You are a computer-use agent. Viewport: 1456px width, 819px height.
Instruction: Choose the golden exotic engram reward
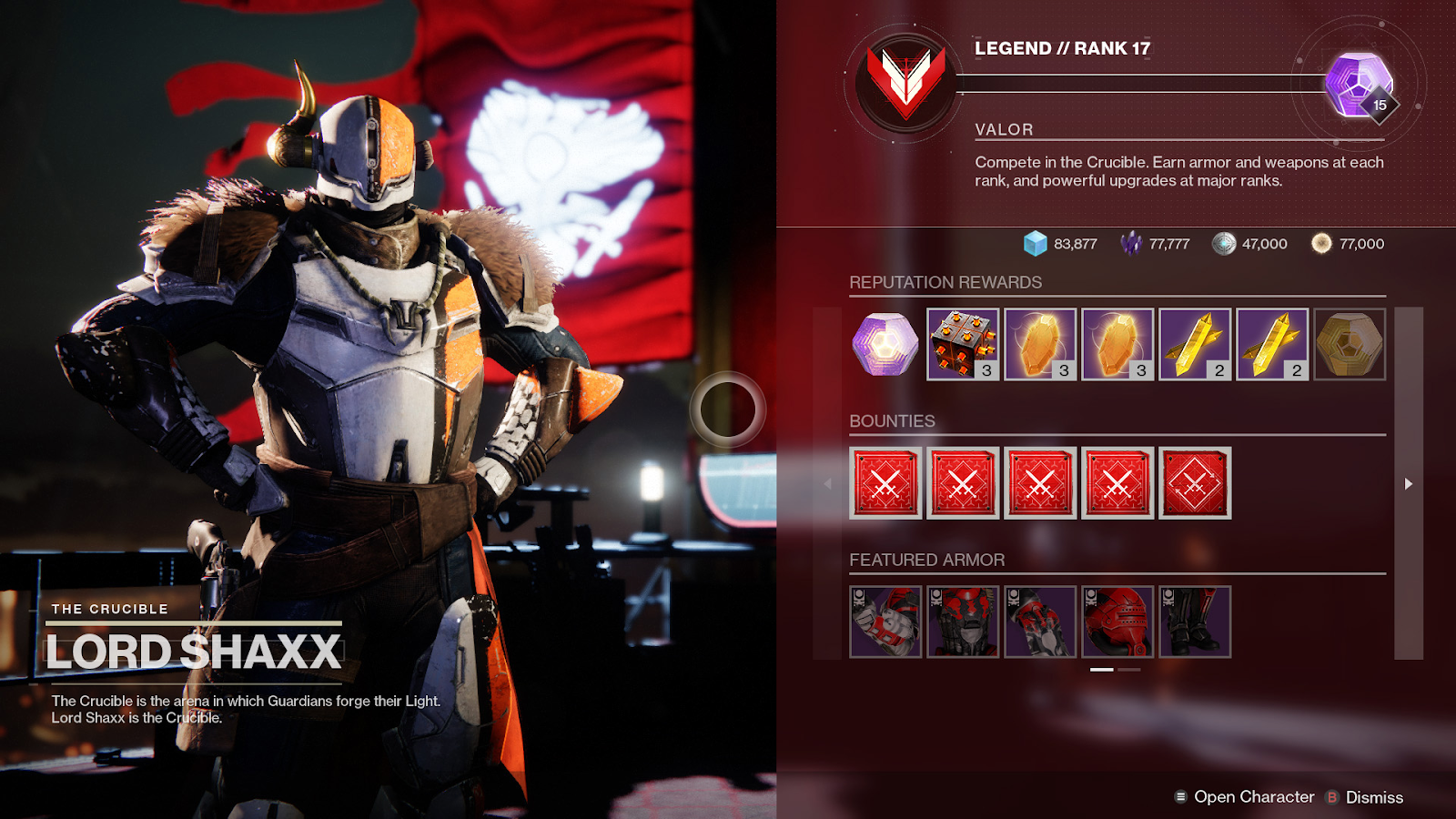1350,344
